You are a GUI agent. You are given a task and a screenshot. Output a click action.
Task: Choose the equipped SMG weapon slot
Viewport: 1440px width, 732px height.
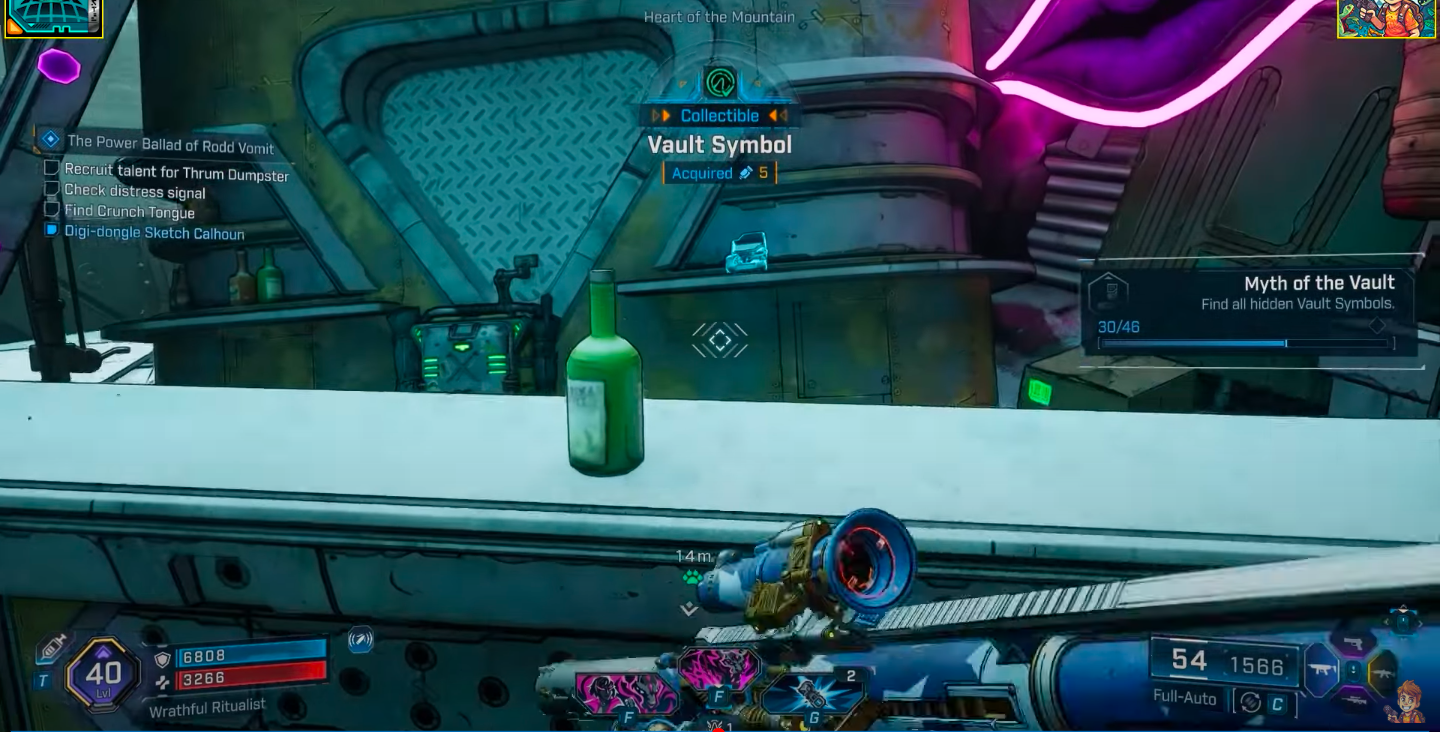click(x=1322, y=670)
